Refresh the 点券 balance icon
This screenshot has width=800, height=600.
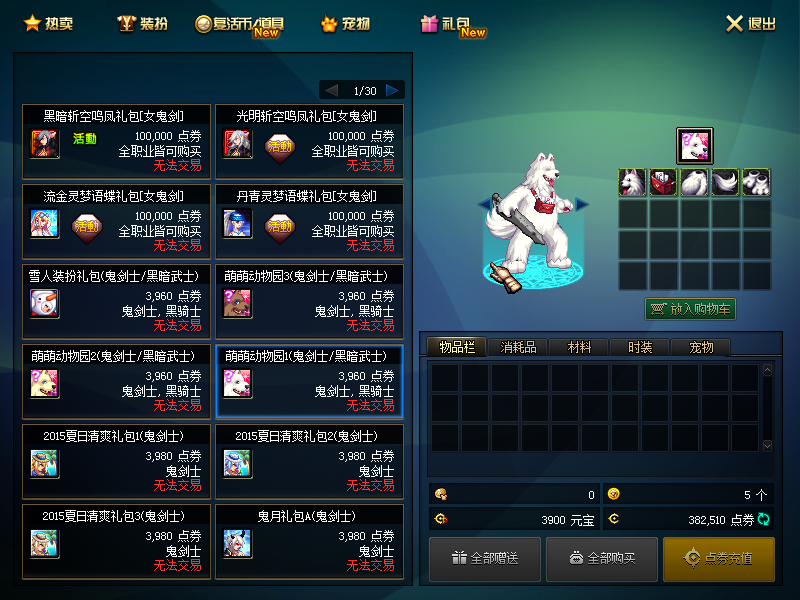coord(765,519)
